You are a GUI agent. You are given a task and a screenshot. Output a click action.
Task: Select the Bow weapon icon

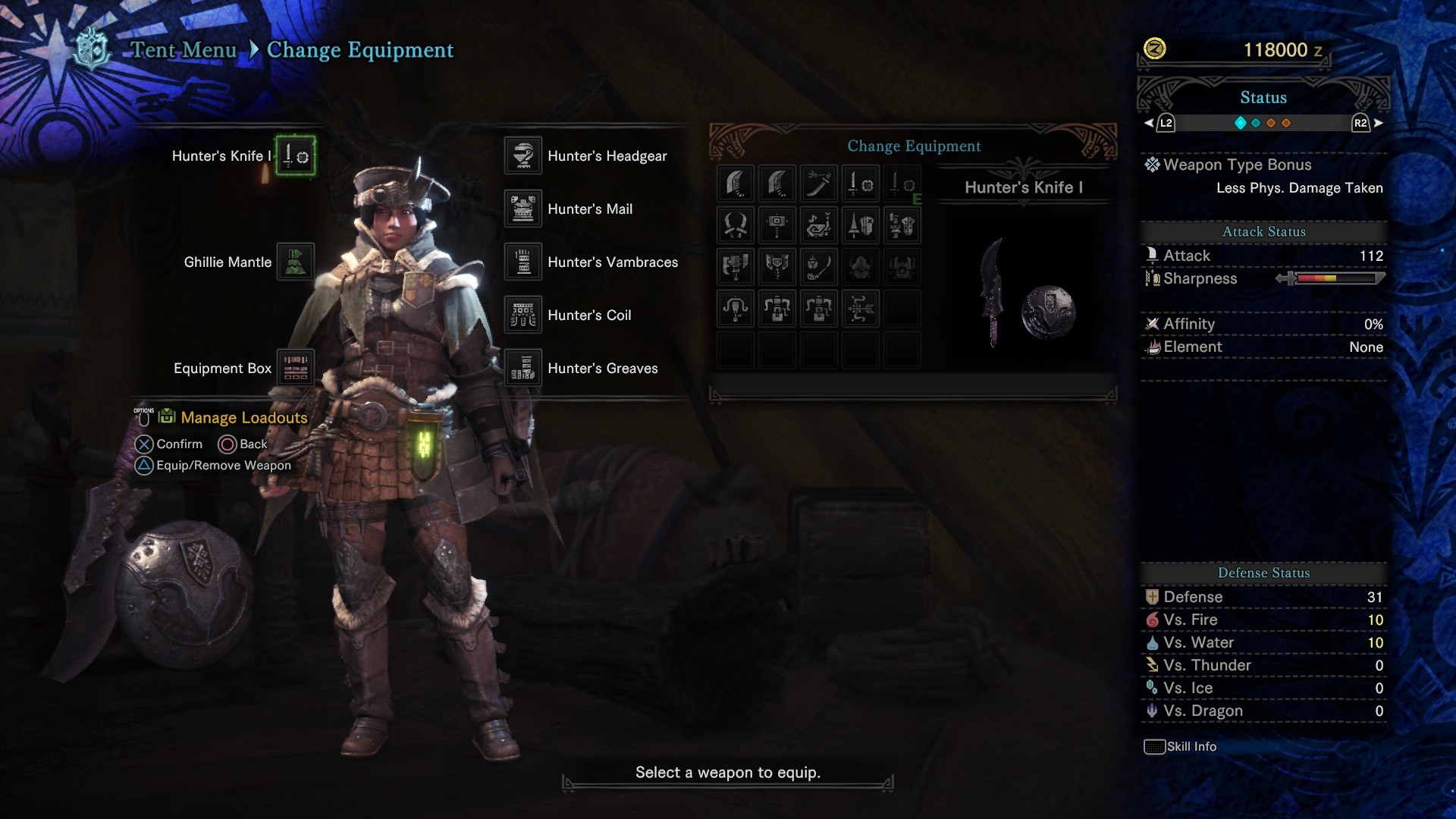861,309
